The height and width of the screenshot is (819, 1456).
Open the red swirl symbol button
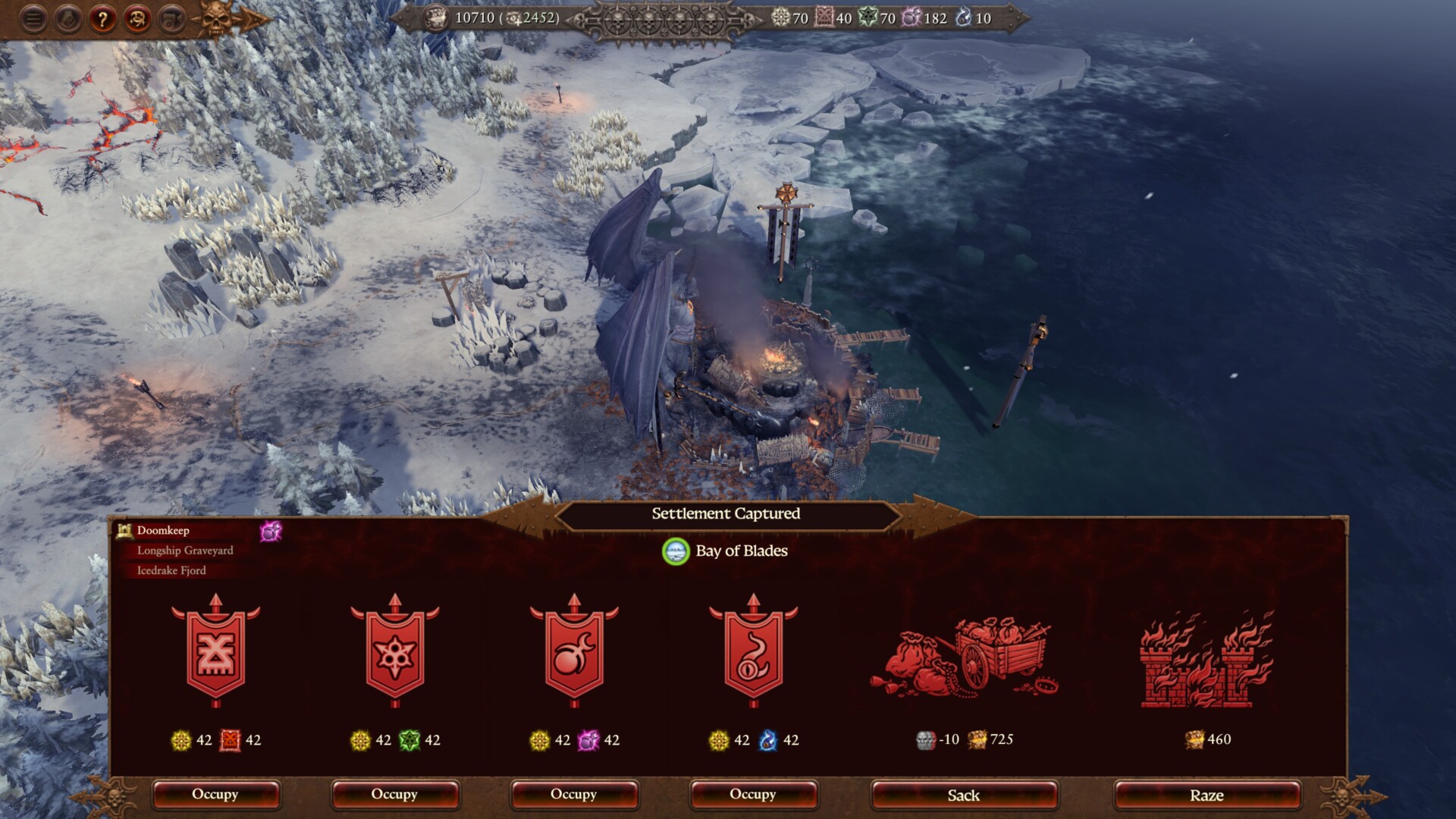tap(137, 19)
